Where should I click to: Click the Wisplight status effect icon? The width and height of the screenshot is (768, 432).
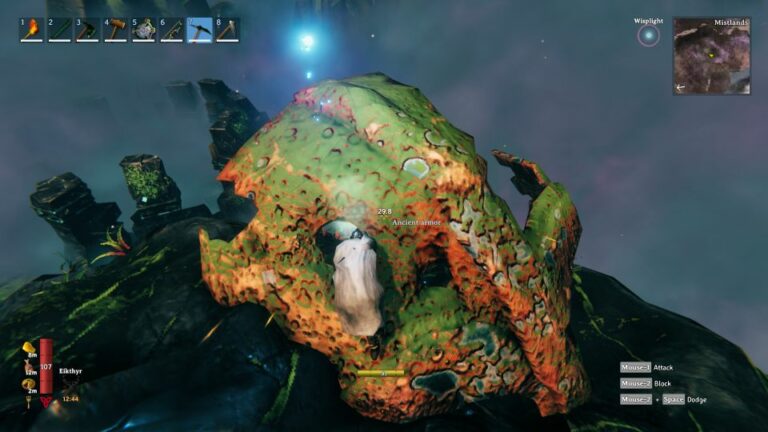coord(648,36)
